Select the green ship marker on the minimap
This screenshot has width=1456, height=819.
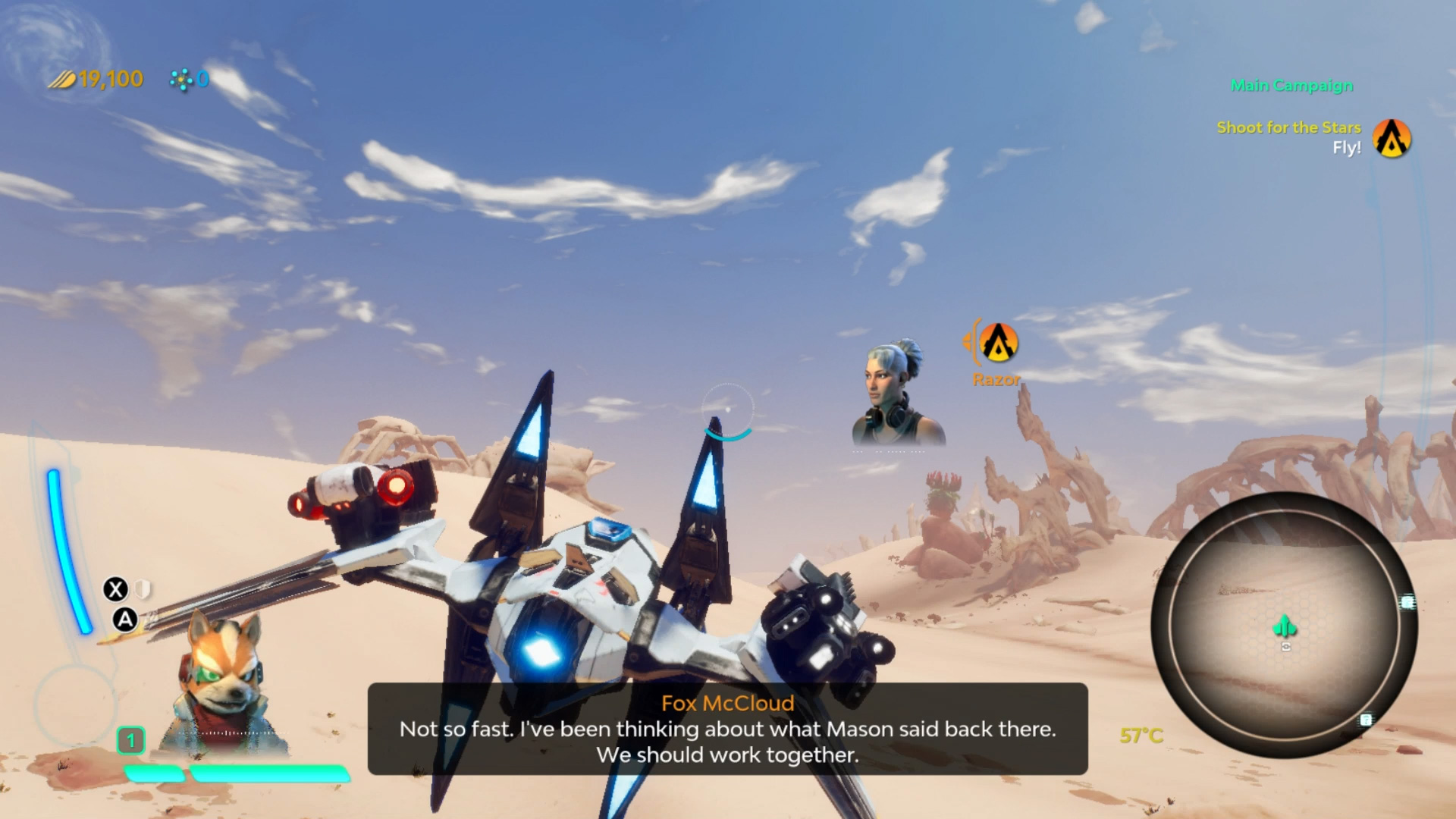pos(1284,626)
